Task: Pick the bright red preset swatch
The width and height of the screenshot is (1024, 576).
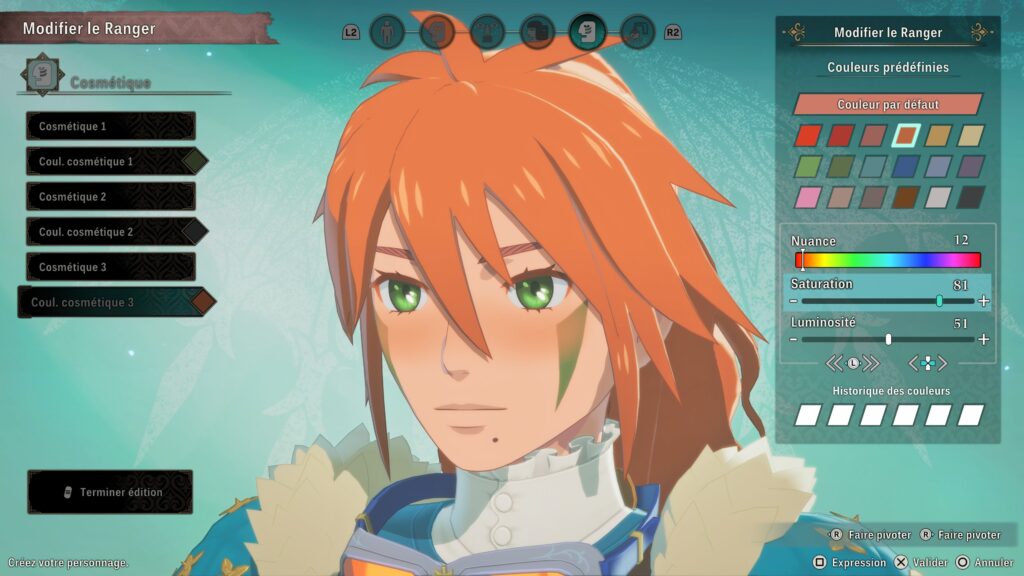Action: pyautogui.click(x=808, y=136)
